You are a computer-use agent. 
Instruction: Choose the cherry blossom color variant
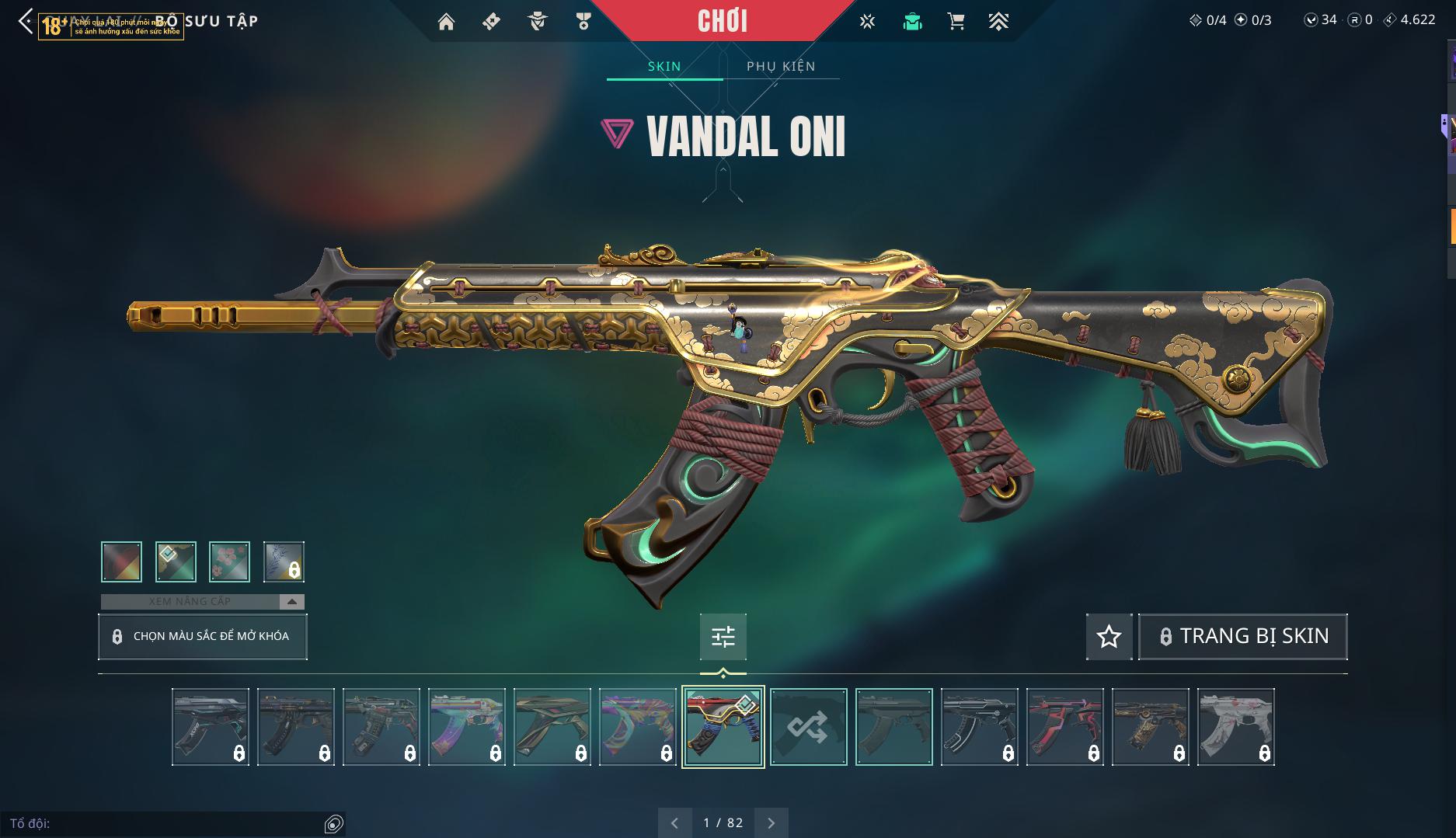tap(229, 562)
